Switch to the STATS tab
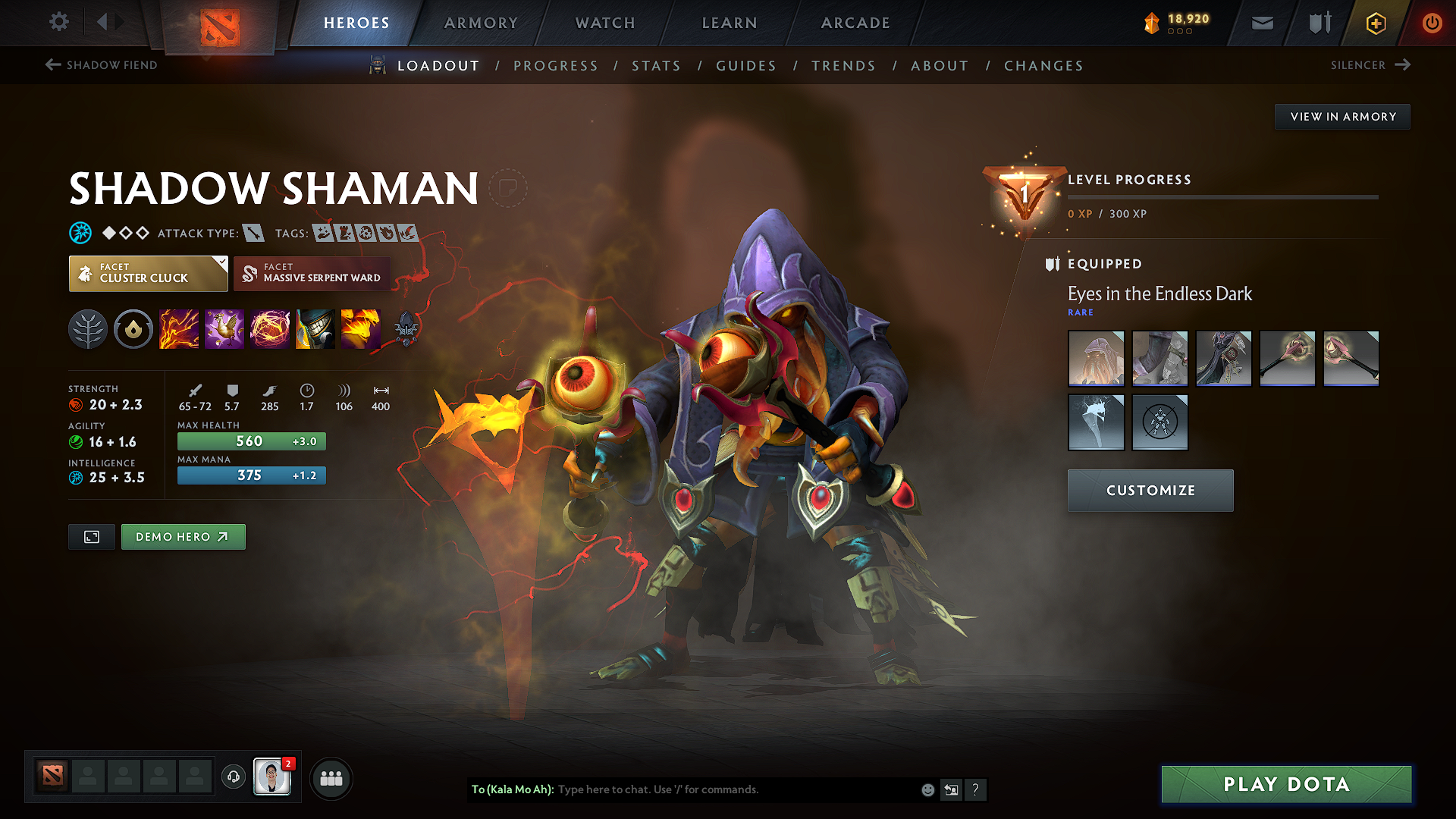Image resolution: width=1456 pixels, height=819 pixels. tap(657, 65)
